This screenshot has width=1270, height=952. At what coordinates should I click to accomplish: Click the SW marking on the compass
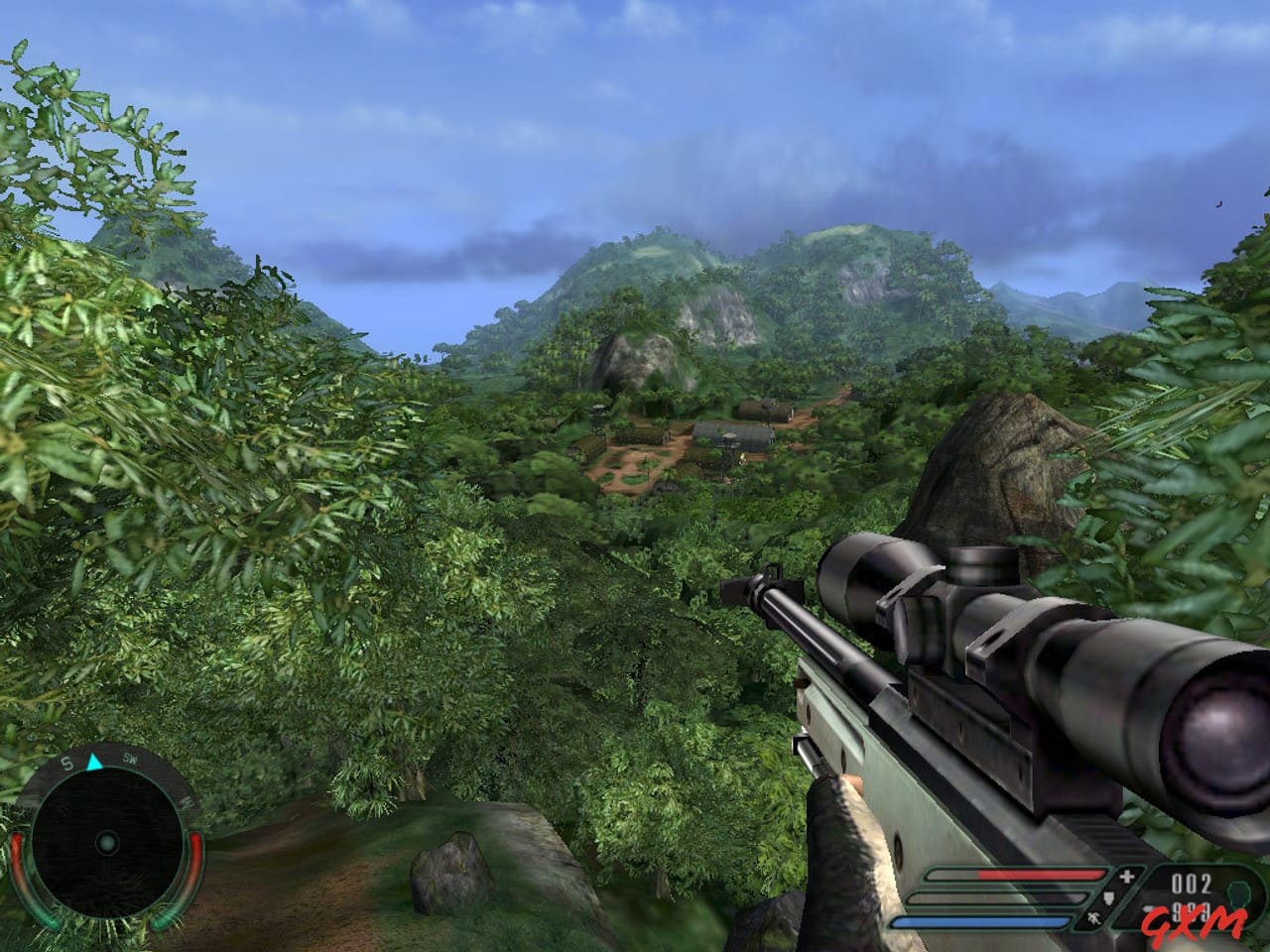pos(130,758)
